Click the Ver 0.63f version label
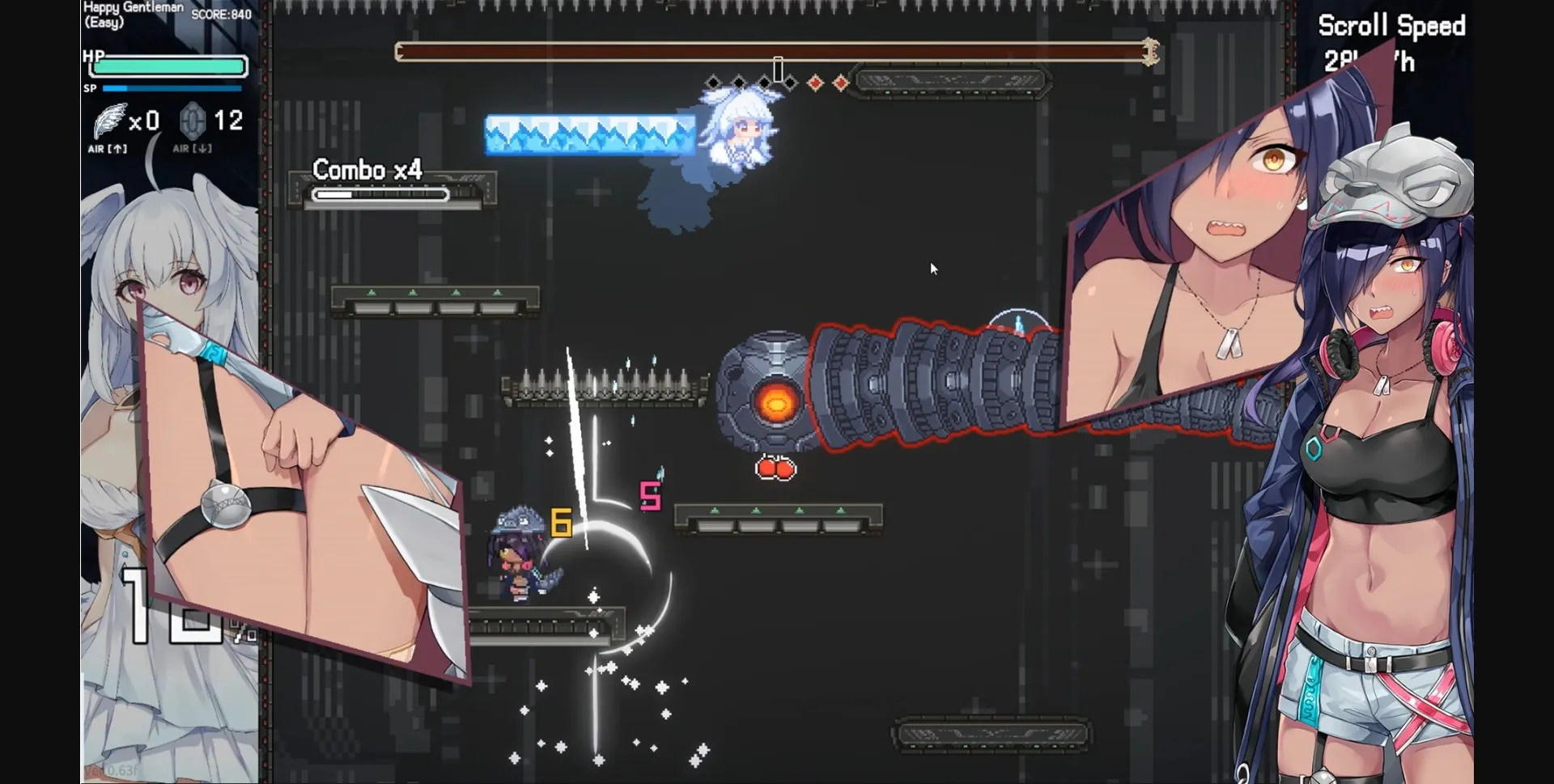Screen dimensions: 1554x784 click(109, 771)
